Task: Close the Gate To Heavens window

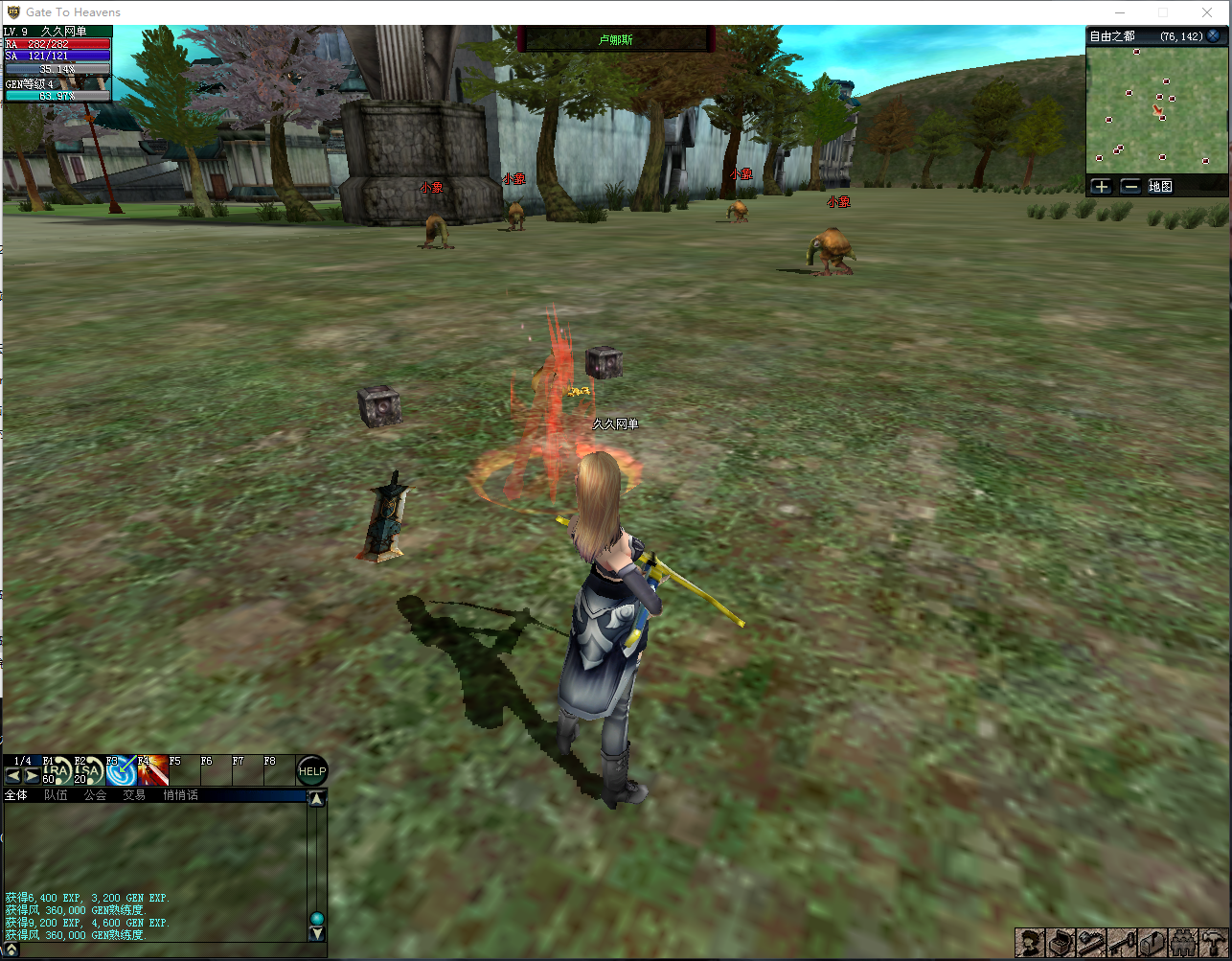Action: pyautogui.click(x=1207, y=12)
